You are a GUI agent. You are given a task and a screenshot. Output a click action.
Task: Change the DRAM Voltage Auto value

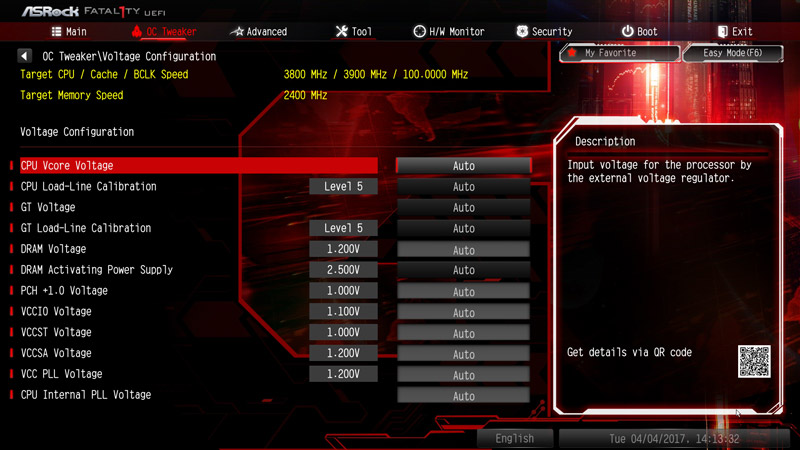tap(463, 249)
